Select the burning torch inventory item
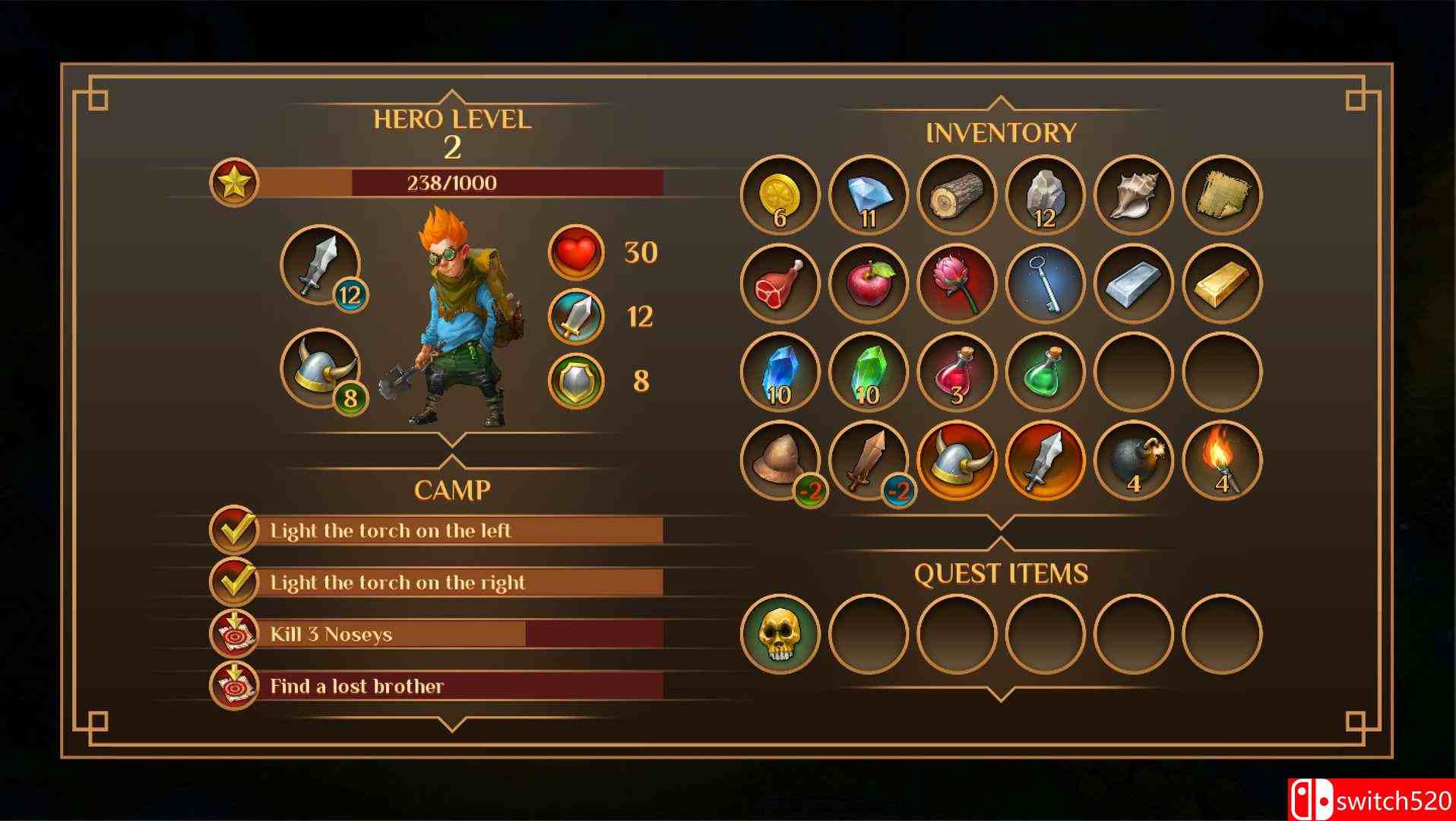1456x821 pixels. (x=1222, y=461)
